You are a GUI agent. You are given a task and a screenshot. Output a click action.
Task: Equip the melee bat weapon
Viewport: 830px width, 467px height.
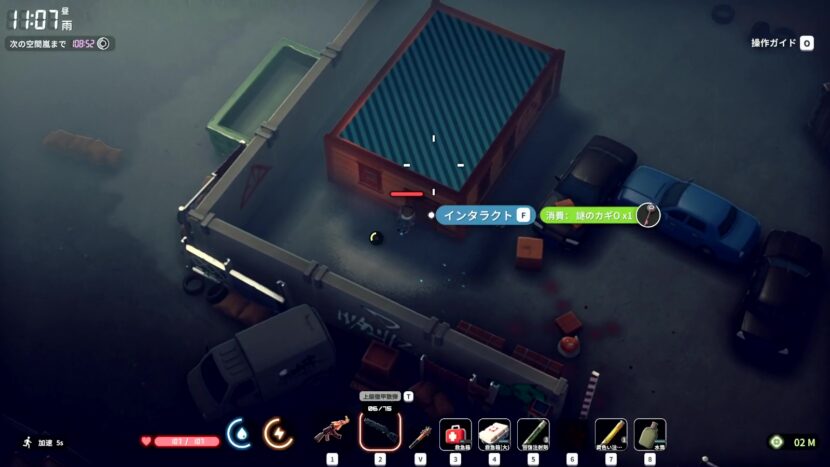(x=420, y=434)
